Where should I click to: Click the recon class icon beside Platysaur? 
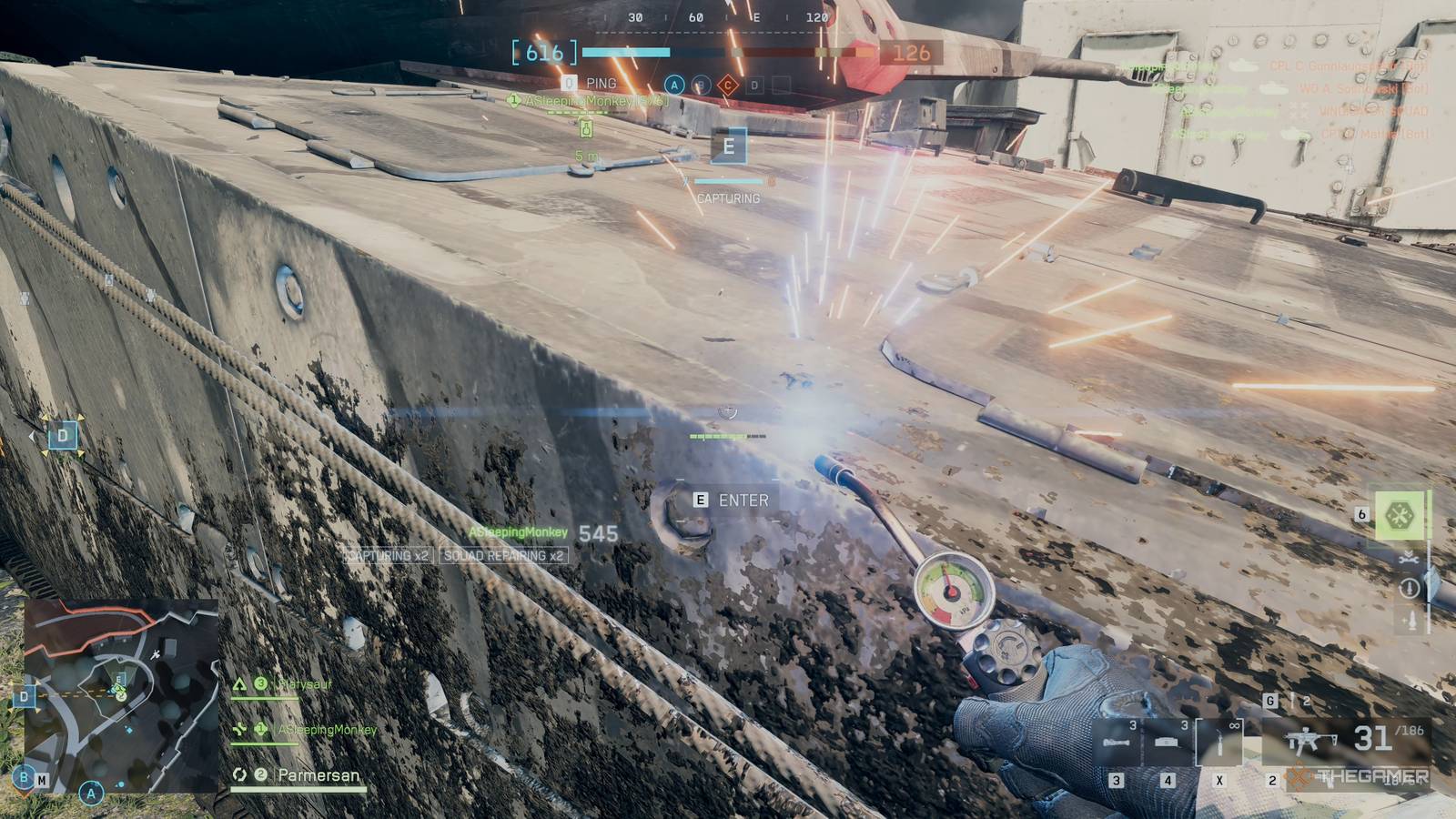coord(240,685)
